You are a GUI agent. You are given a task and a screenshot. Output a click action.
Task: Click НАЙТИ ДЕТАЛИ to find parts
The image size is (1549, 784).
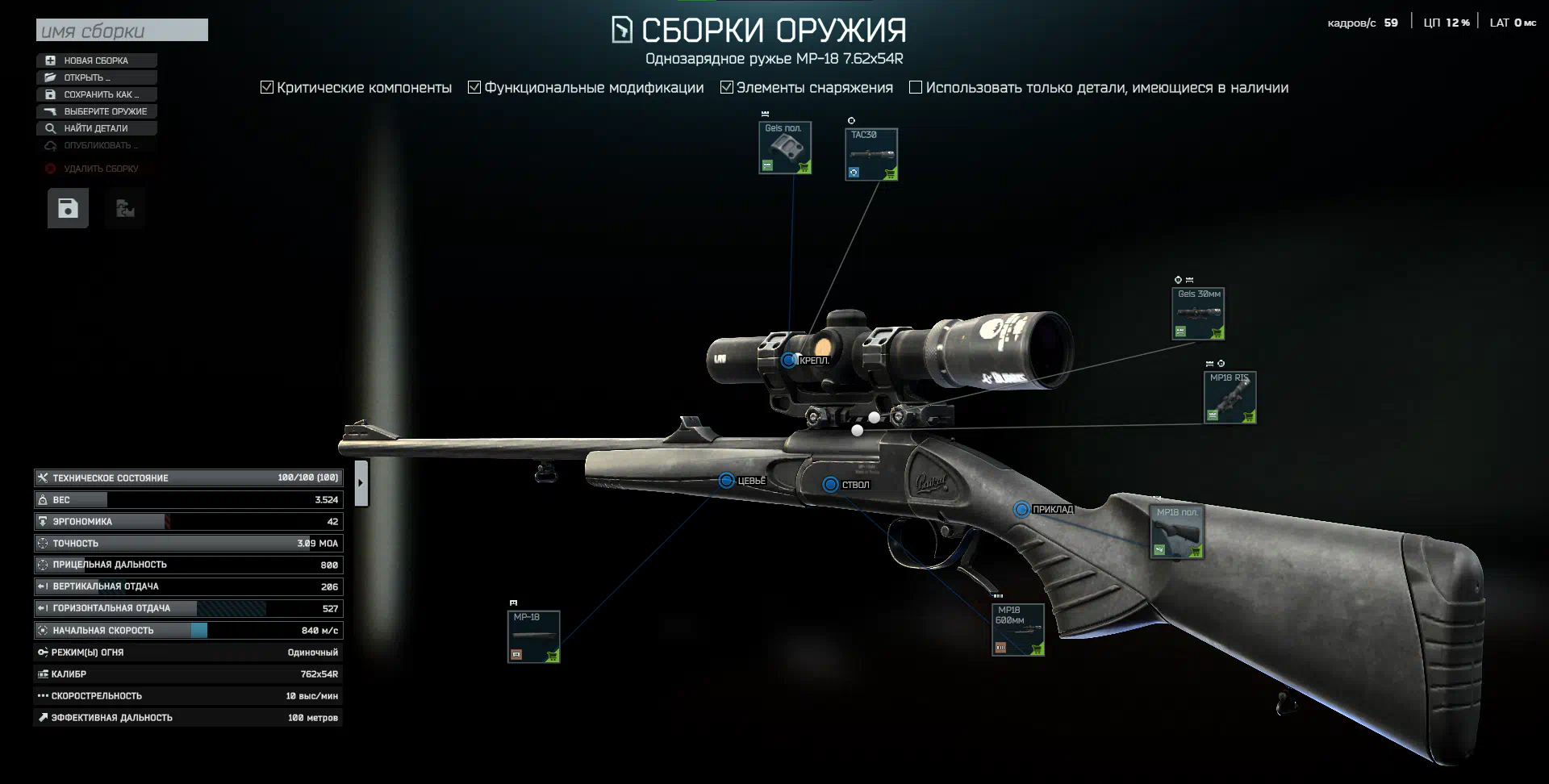pos(96,128)
